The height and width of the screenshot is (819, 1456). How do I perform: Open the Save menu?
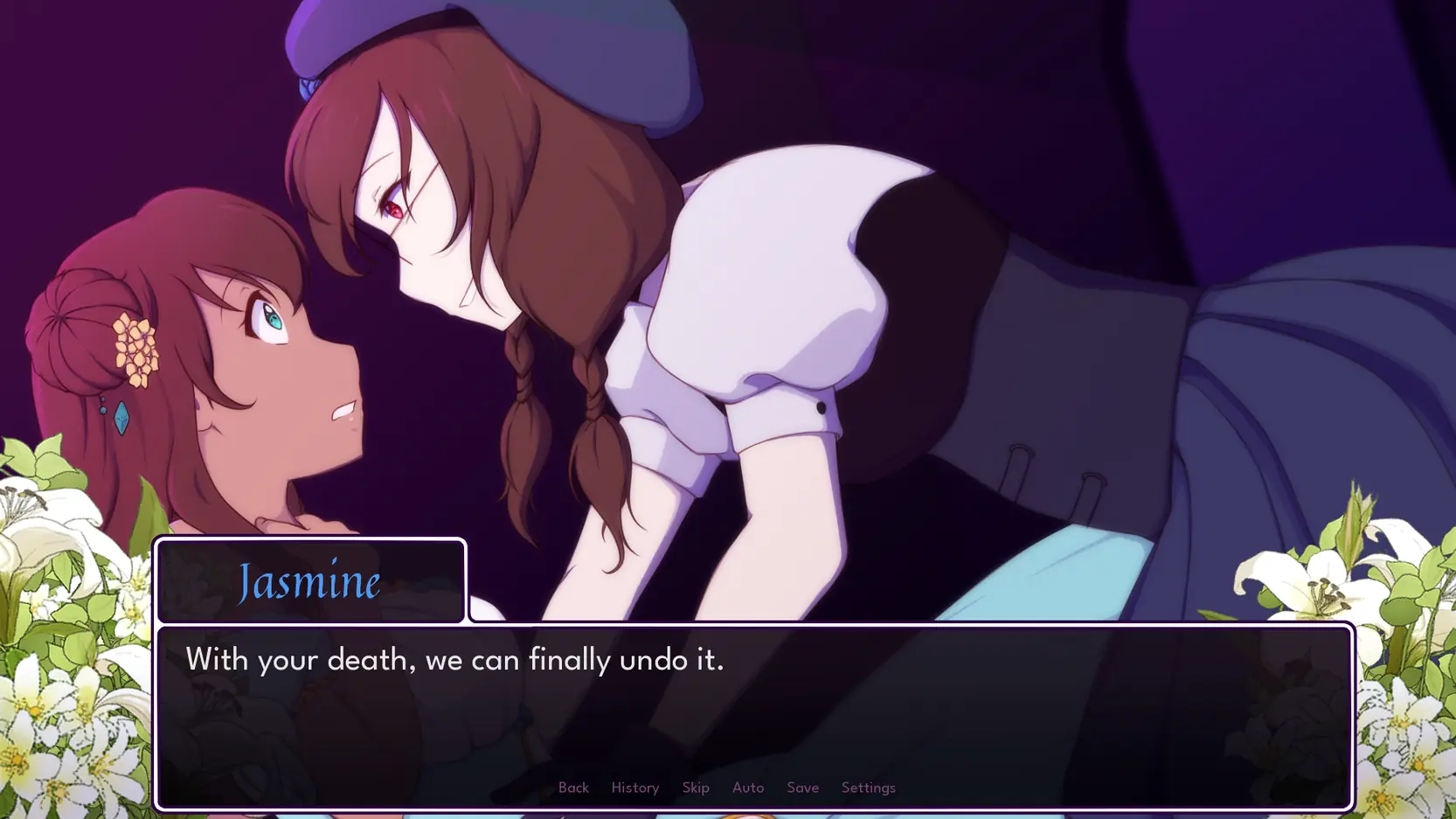tap(802, 788)
